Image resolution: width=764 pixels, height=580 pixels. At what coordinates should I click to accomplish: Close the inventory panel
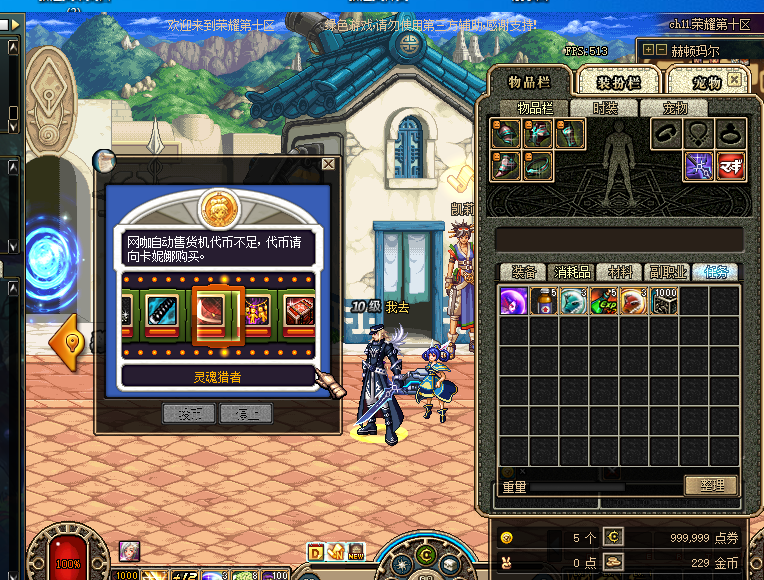(735, 79)
